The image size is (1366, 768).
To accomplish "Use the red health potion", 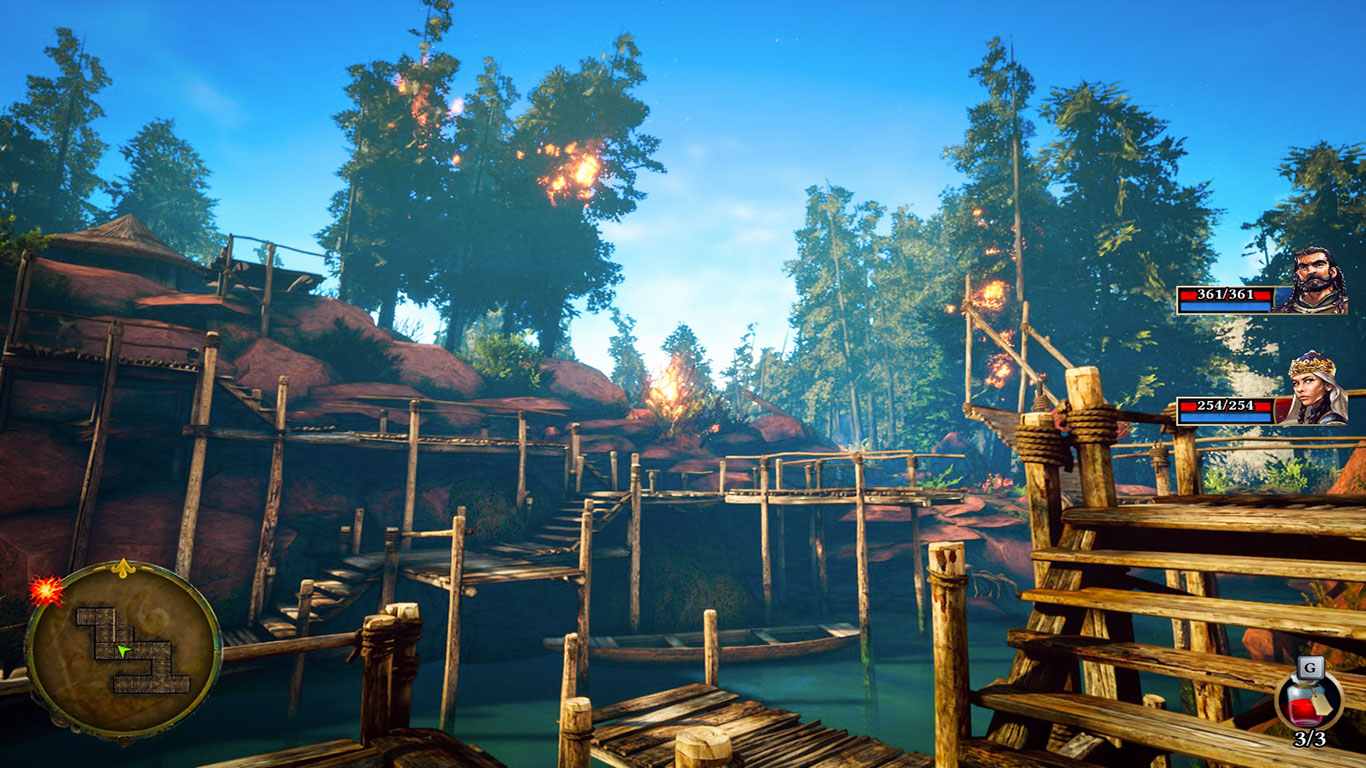I will [1308, 702].
